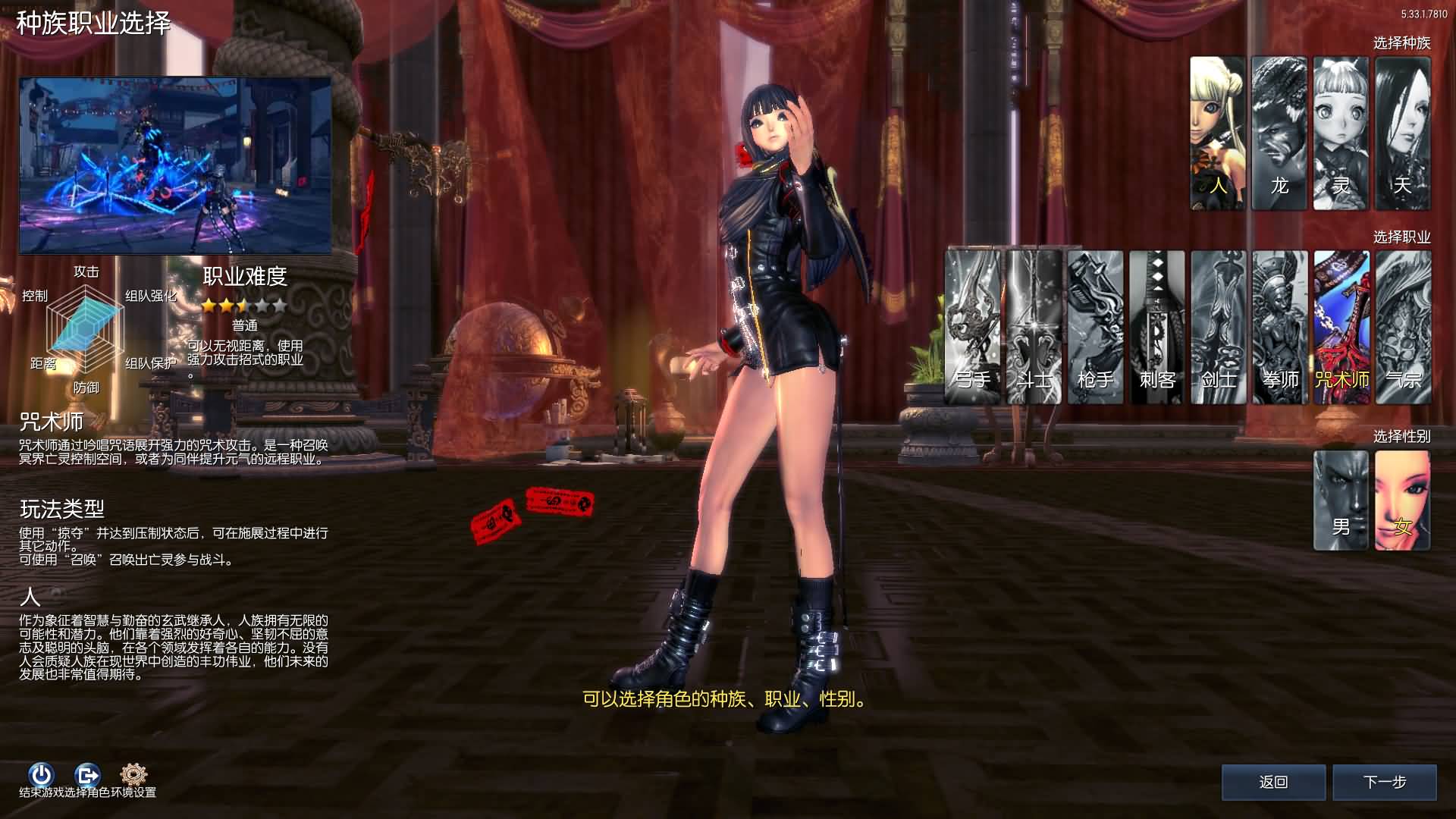This screenshot has height=819, width=1456.
Task: Click the power icon to end game
Action: tap(41, 774)
